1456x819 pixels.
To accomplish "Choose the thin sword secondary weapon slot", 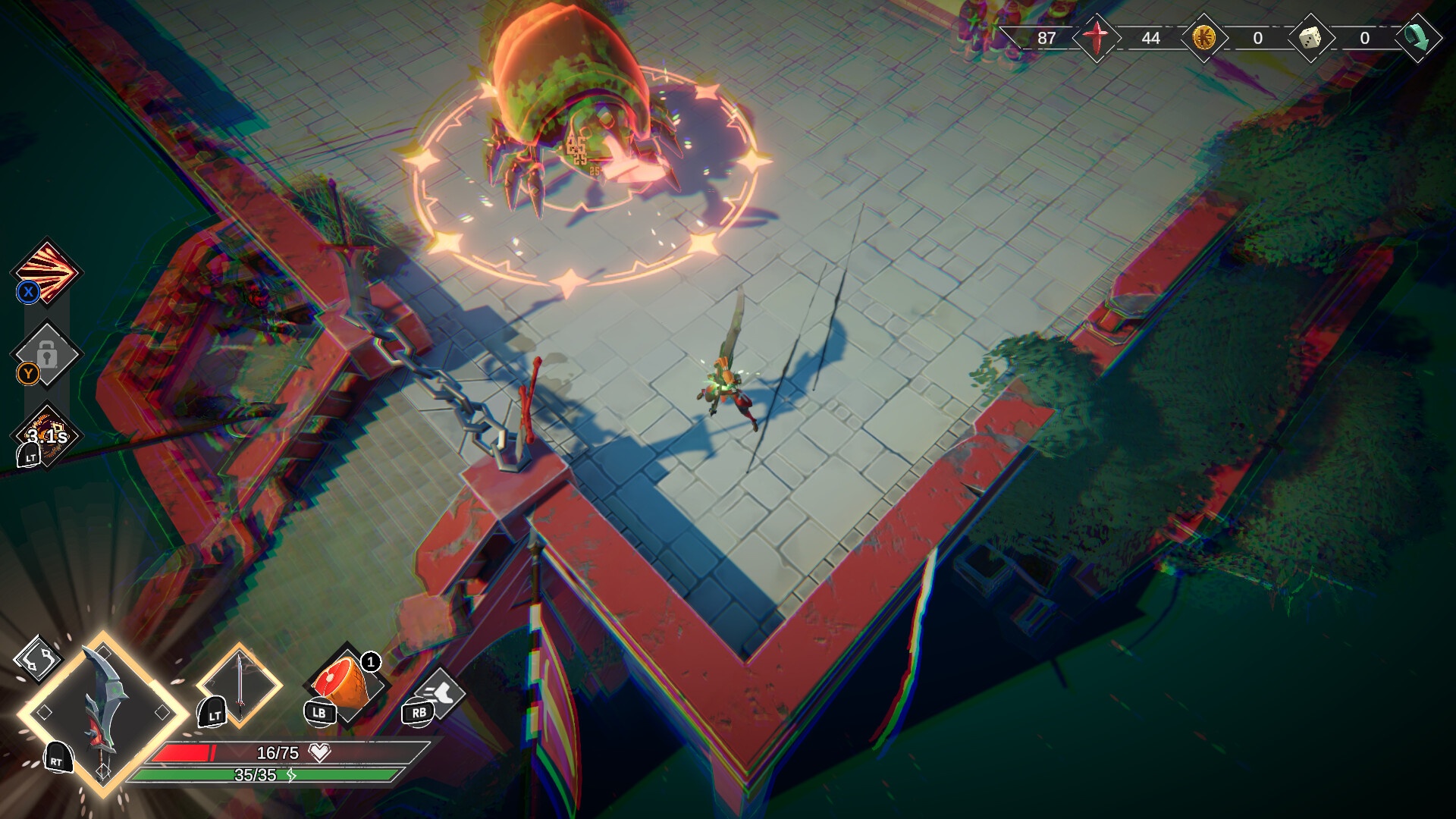I will pyautogui.click(x=240, y=686).
